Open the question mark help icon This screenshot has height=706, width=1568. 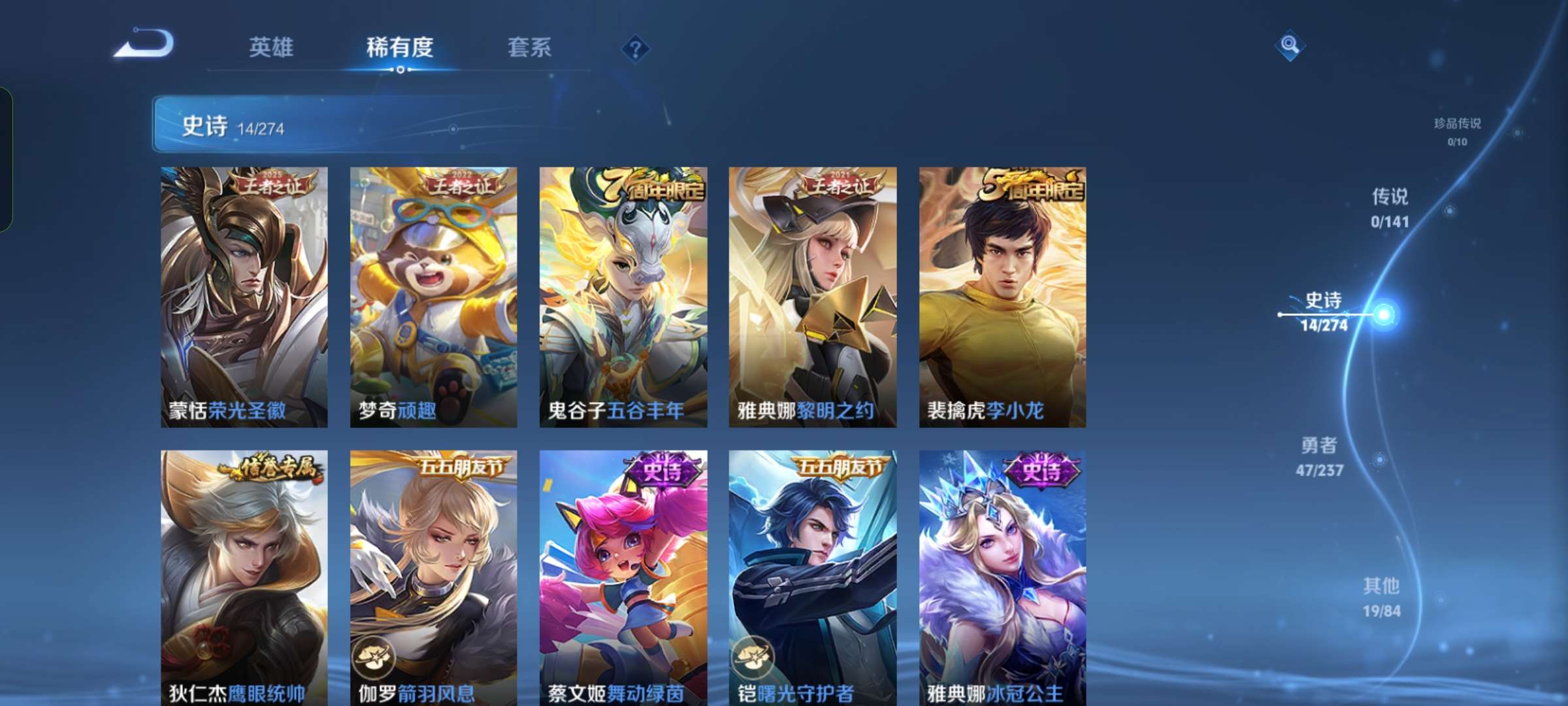(636, 49)
